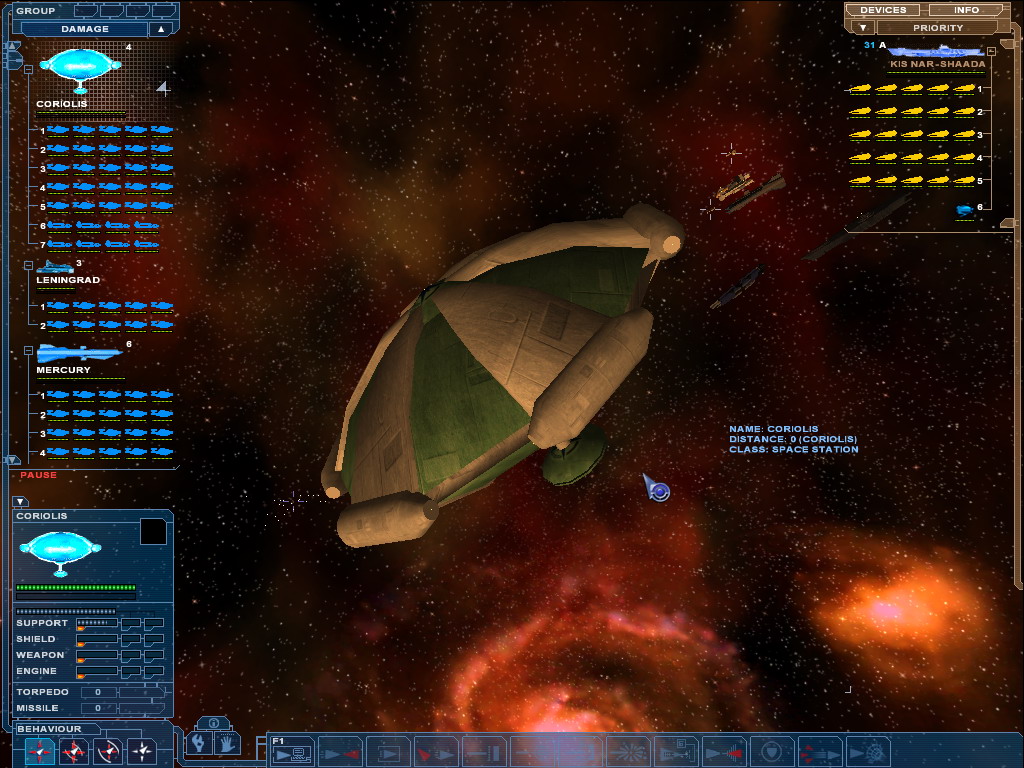Activate the shield command icon in bottom bar
1024x768 pixels.
click(x=770, y=751)
